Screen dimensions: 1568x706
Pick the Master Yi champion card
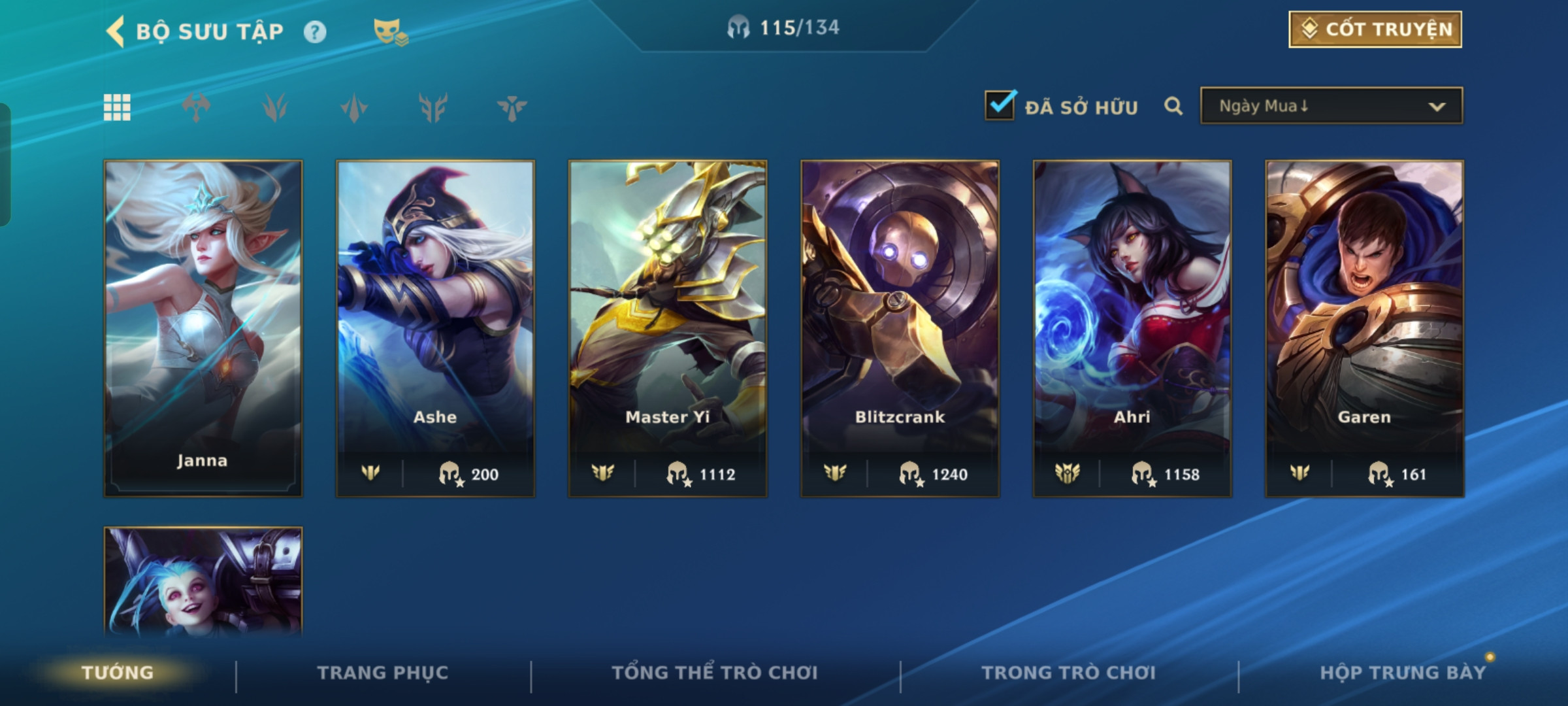tap(668, 328)
